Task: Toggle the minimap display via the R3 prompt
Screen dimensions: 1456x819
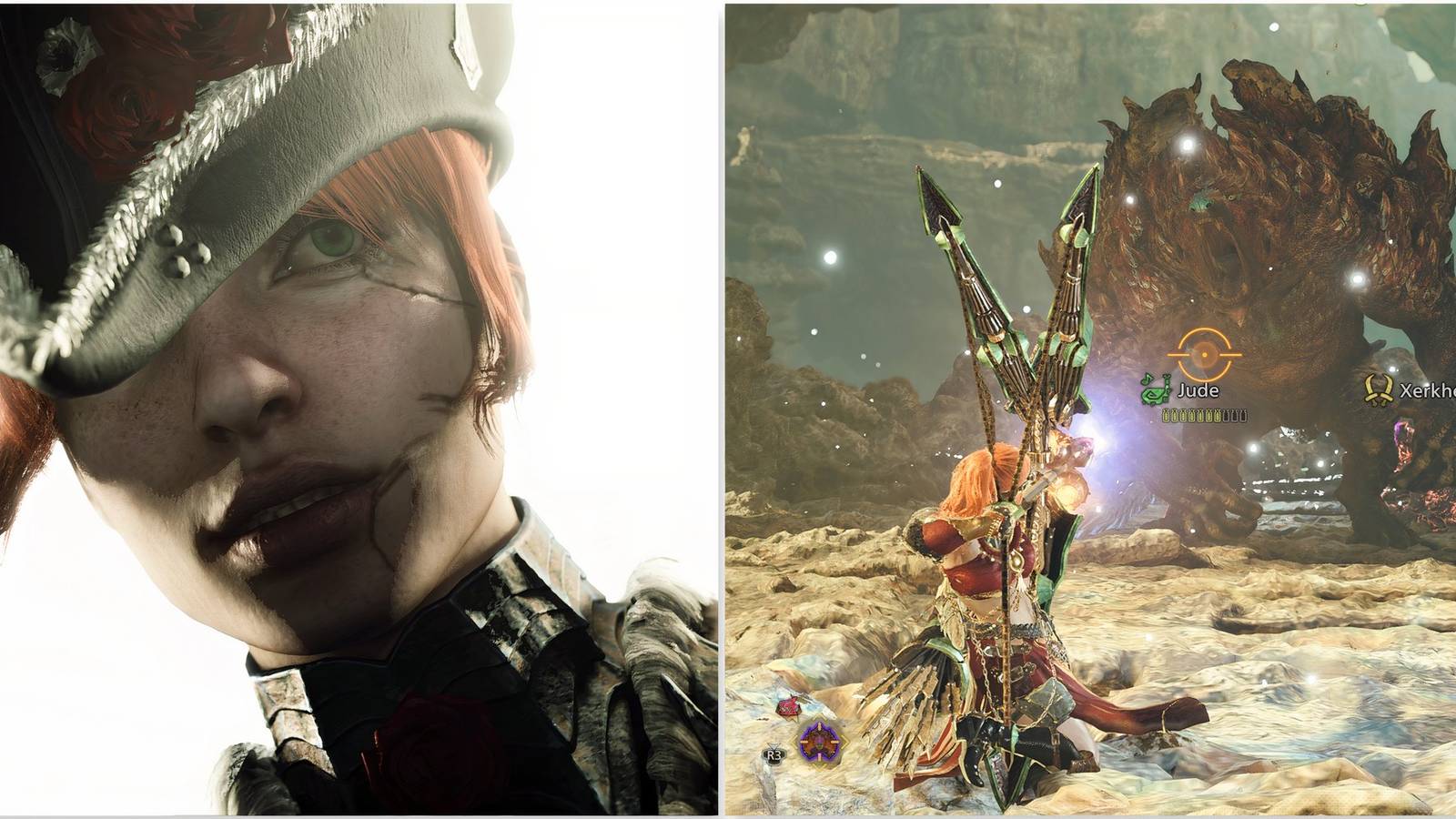Action: (773, 754)
